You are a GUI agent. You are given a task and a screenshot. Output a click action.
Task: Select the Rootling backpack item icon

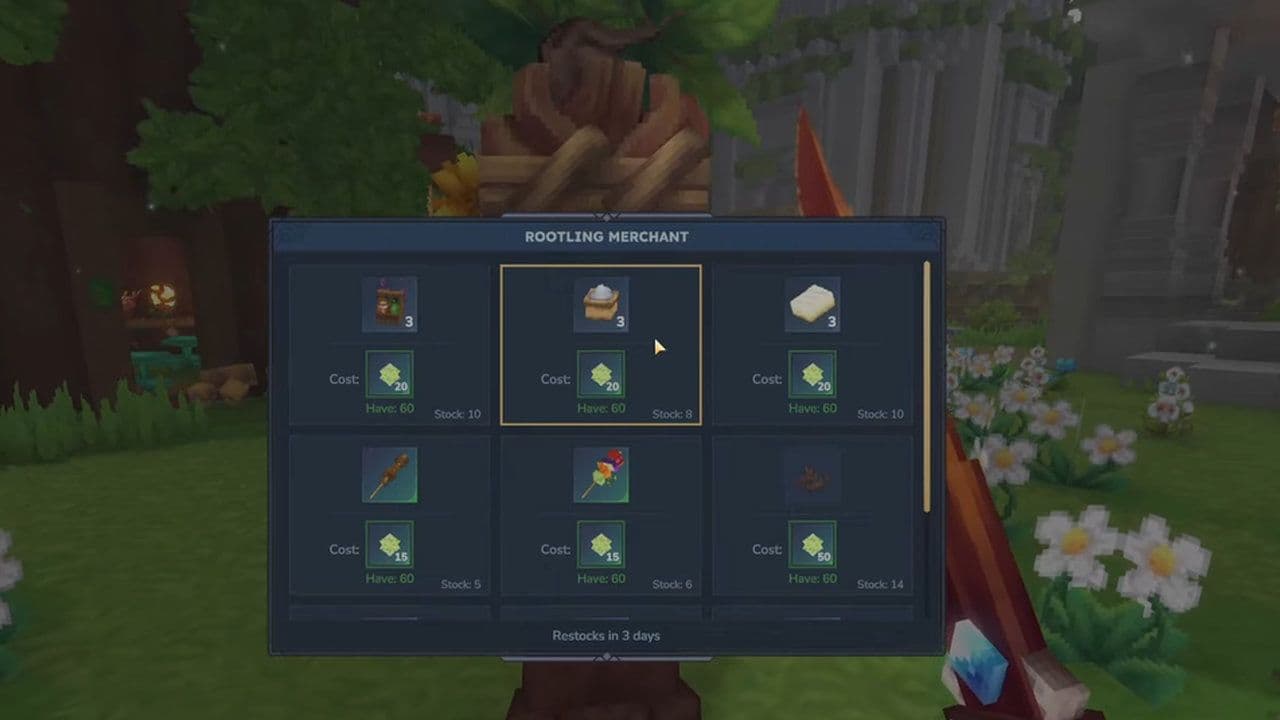(x=388, y=302)
